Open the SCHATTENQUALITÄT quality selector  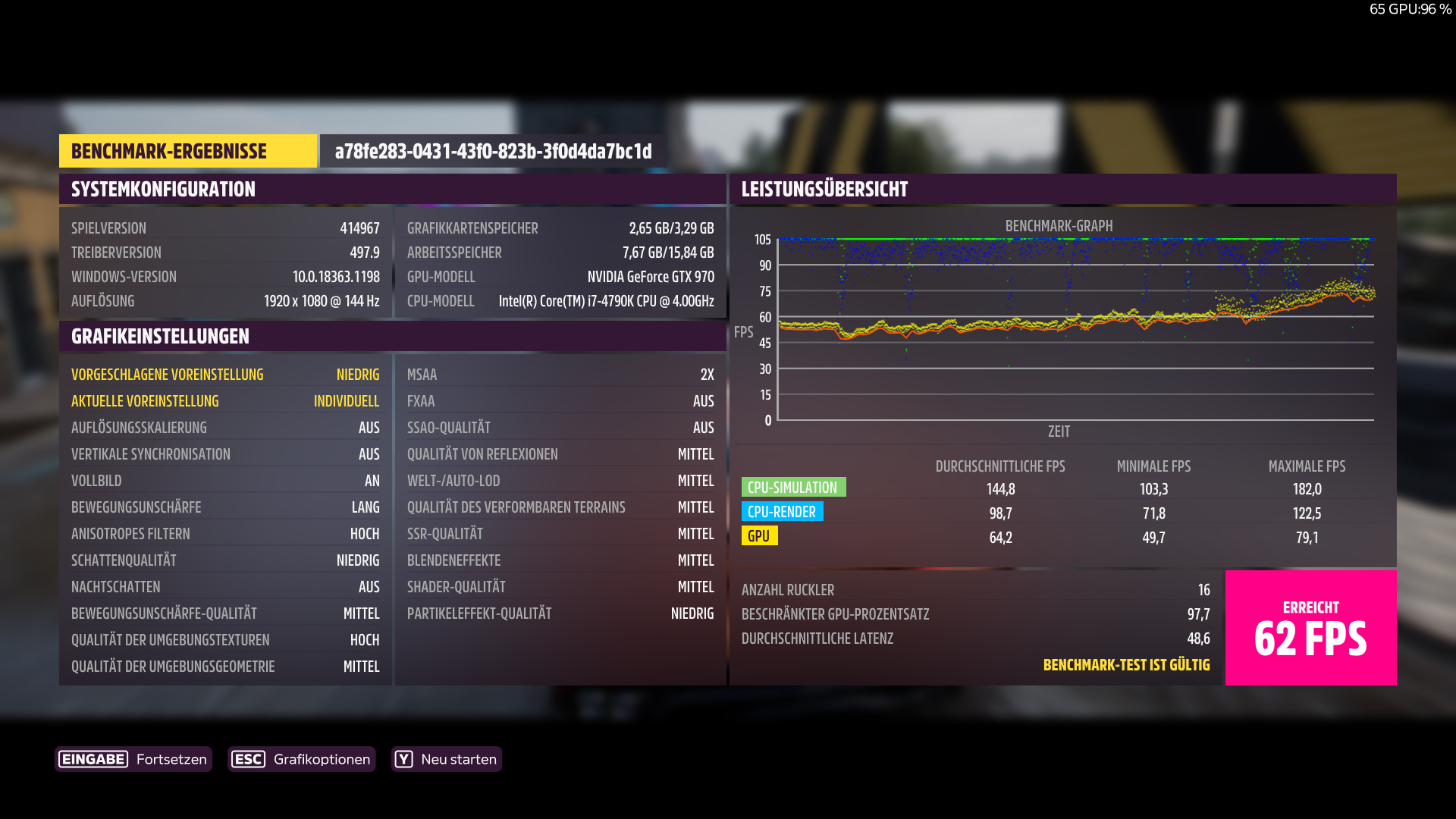(225, 560)
